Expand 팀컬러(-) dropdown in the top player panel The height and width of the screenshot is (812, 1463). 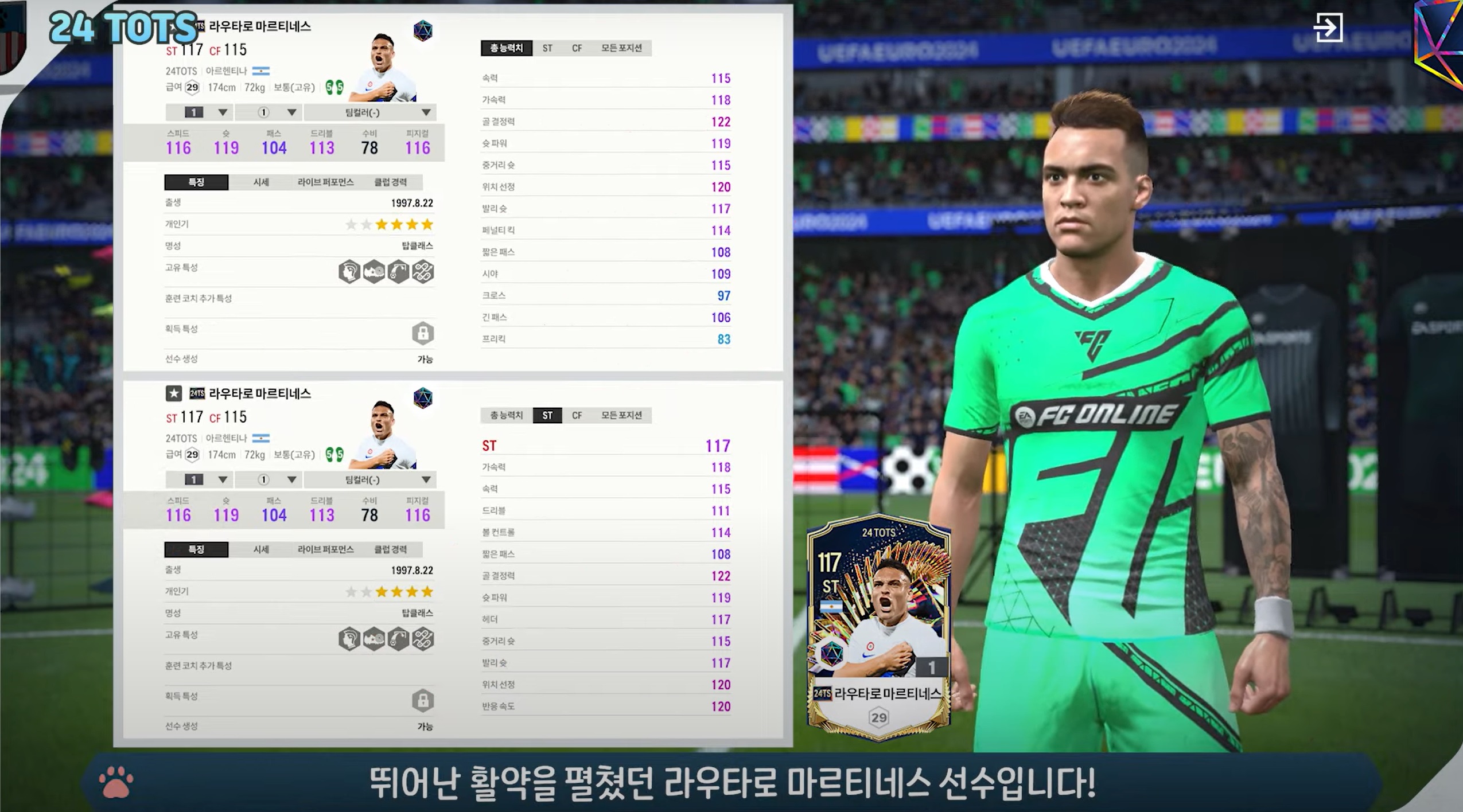click(x=370, y=112)
